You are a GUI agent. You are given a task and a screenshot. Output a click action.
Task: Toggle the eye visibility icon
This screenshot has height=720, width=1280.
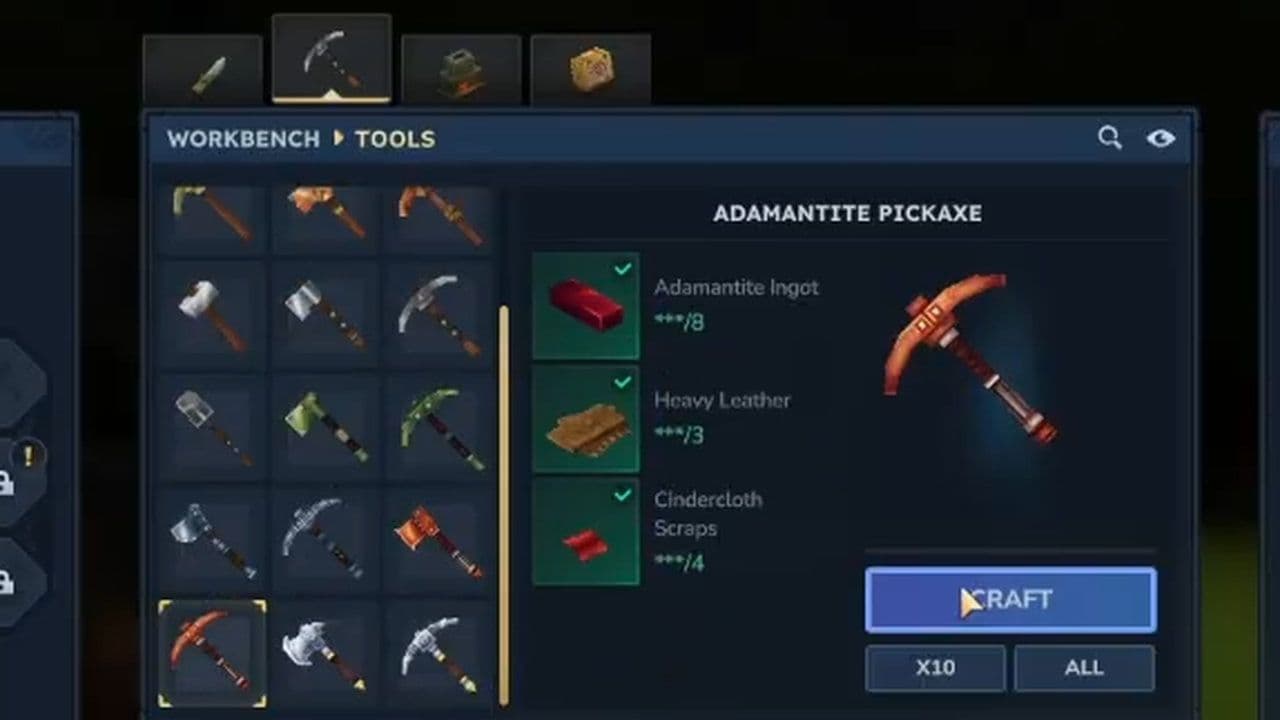[x=1161, y=140]
